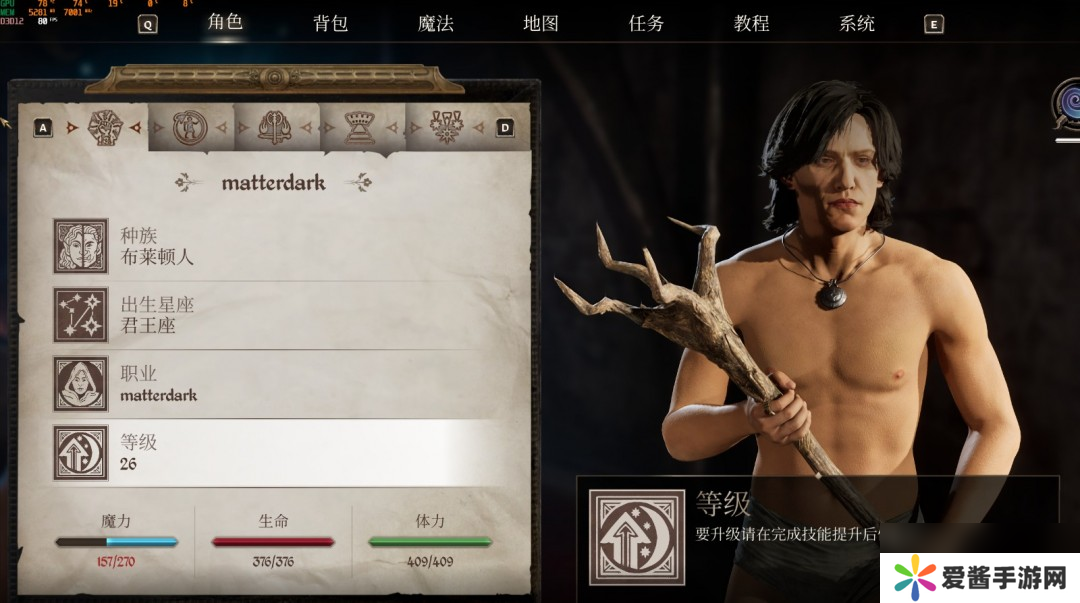Screen dimensions: 1080x603
Task: Switch to the medals achievements tab
Action: pyautogui.click(x=444, y=127)
